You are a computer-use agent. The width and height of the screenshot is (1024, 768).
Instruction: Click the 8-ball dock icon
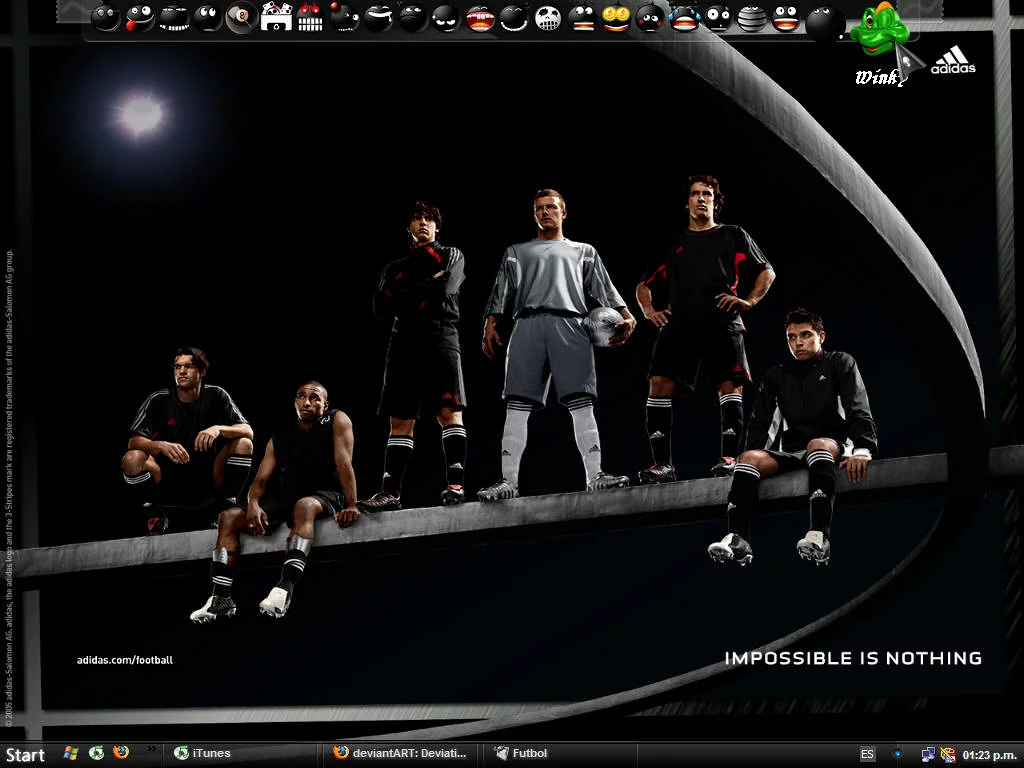[241, 17]
